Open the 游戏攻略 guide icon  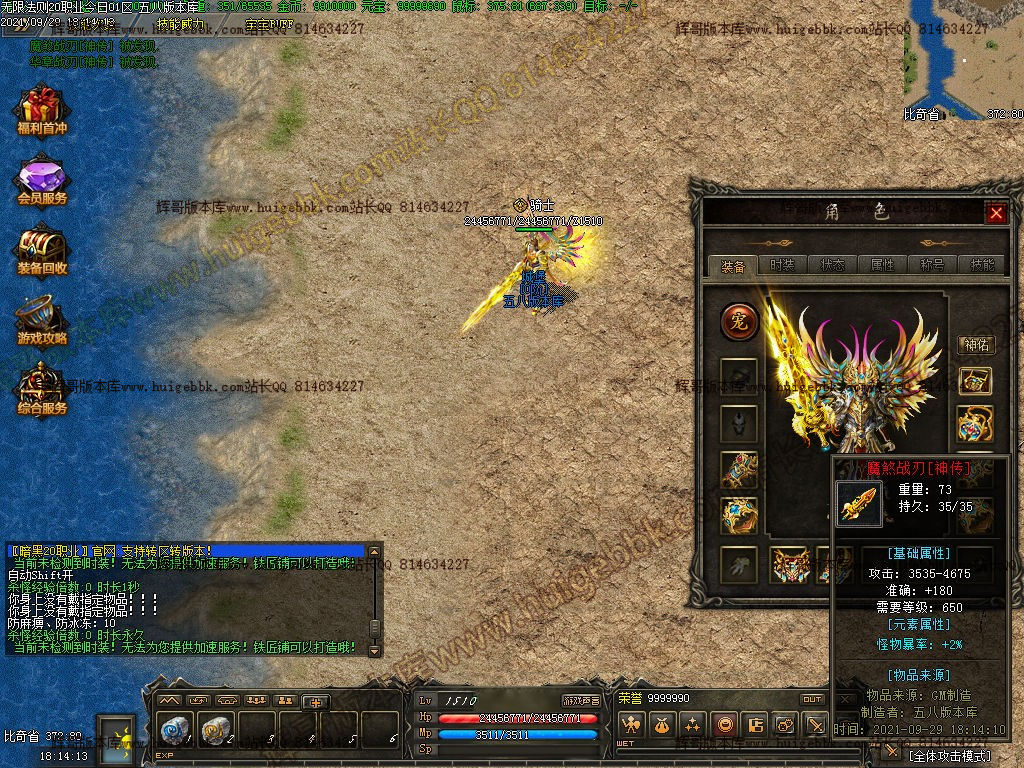(41, 320)
